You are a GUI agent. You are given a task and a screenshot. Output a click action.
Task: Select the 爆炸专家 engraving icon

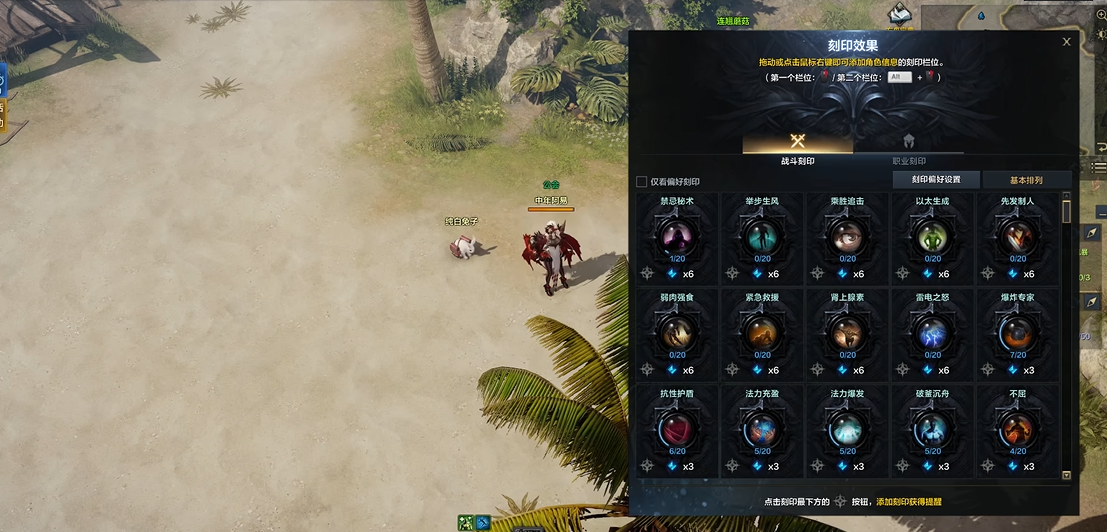tap(1018, 333)
